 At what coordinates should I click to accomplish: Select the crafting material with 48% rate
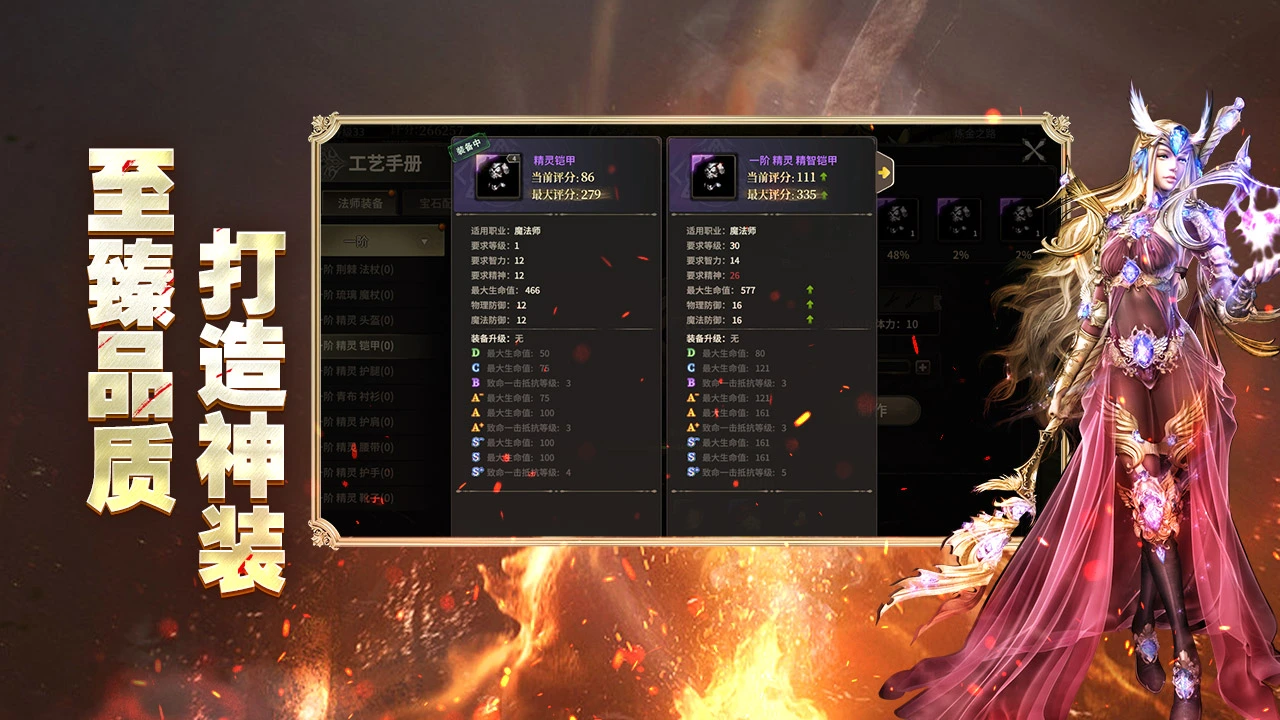click(x=900, y=218)
